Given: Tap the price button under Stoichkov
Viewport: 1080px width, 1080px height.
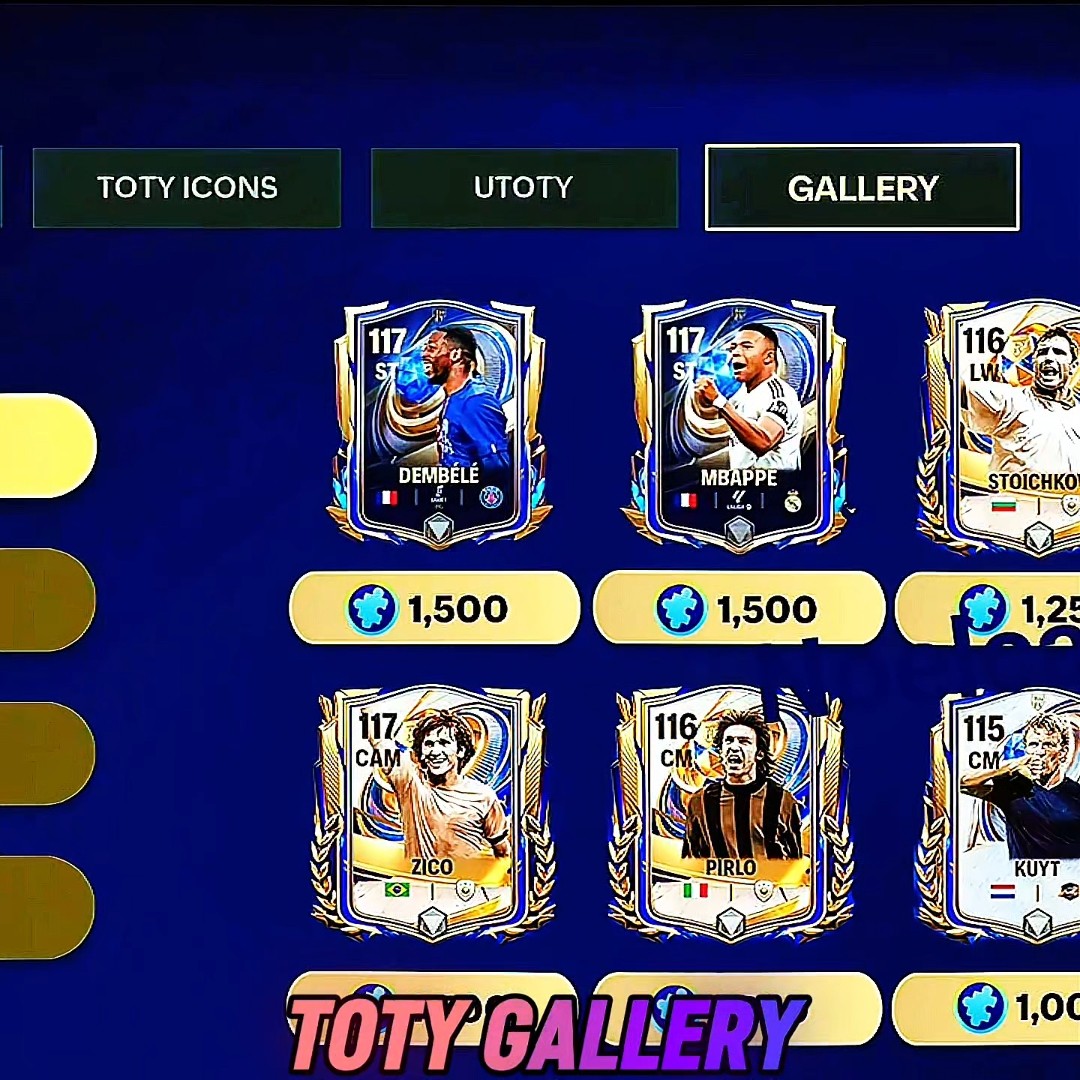Looking at the screenshot, I should tap(990, 608).
